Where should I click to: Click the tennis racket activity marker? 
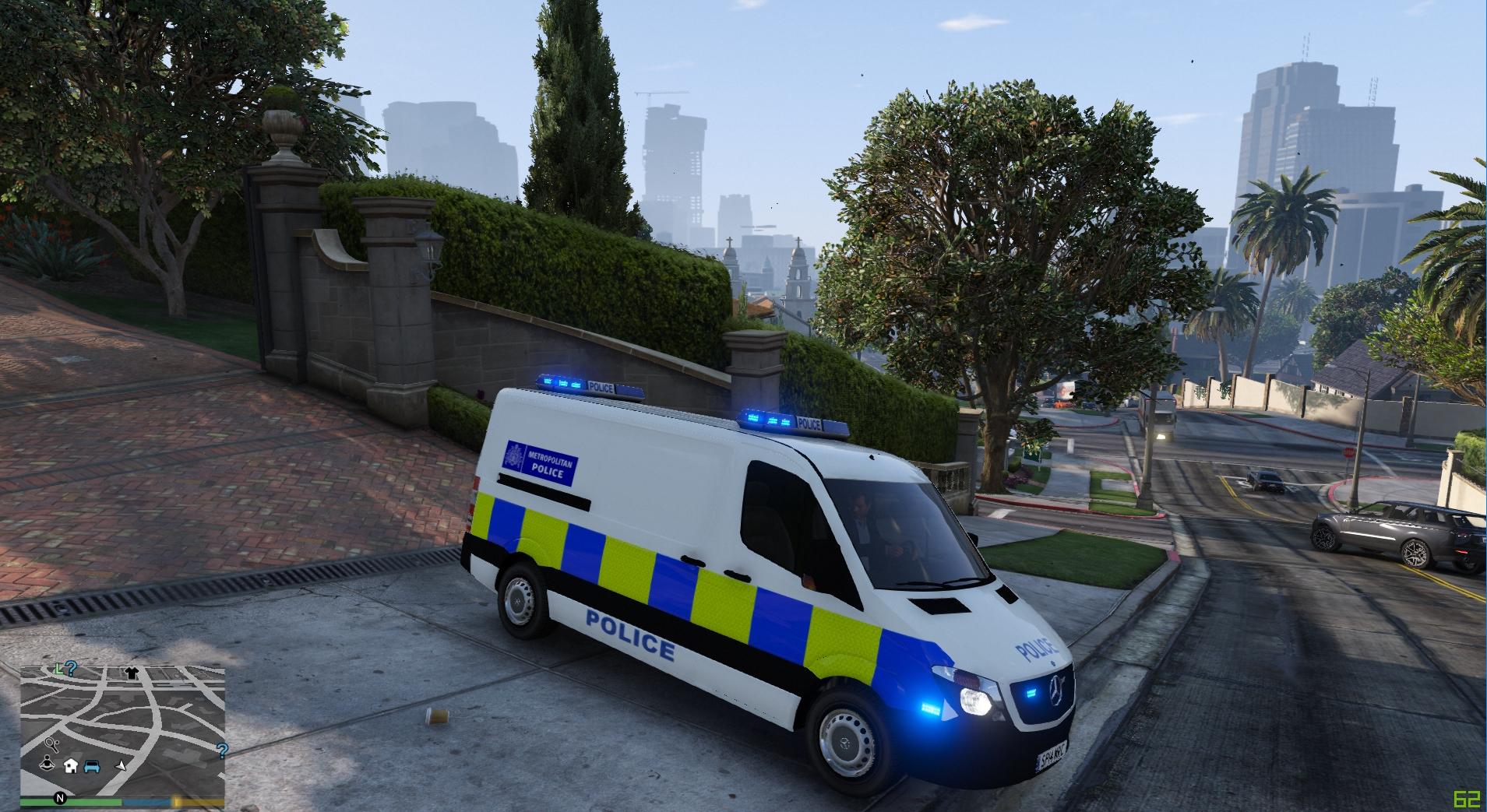pos(50,744)
